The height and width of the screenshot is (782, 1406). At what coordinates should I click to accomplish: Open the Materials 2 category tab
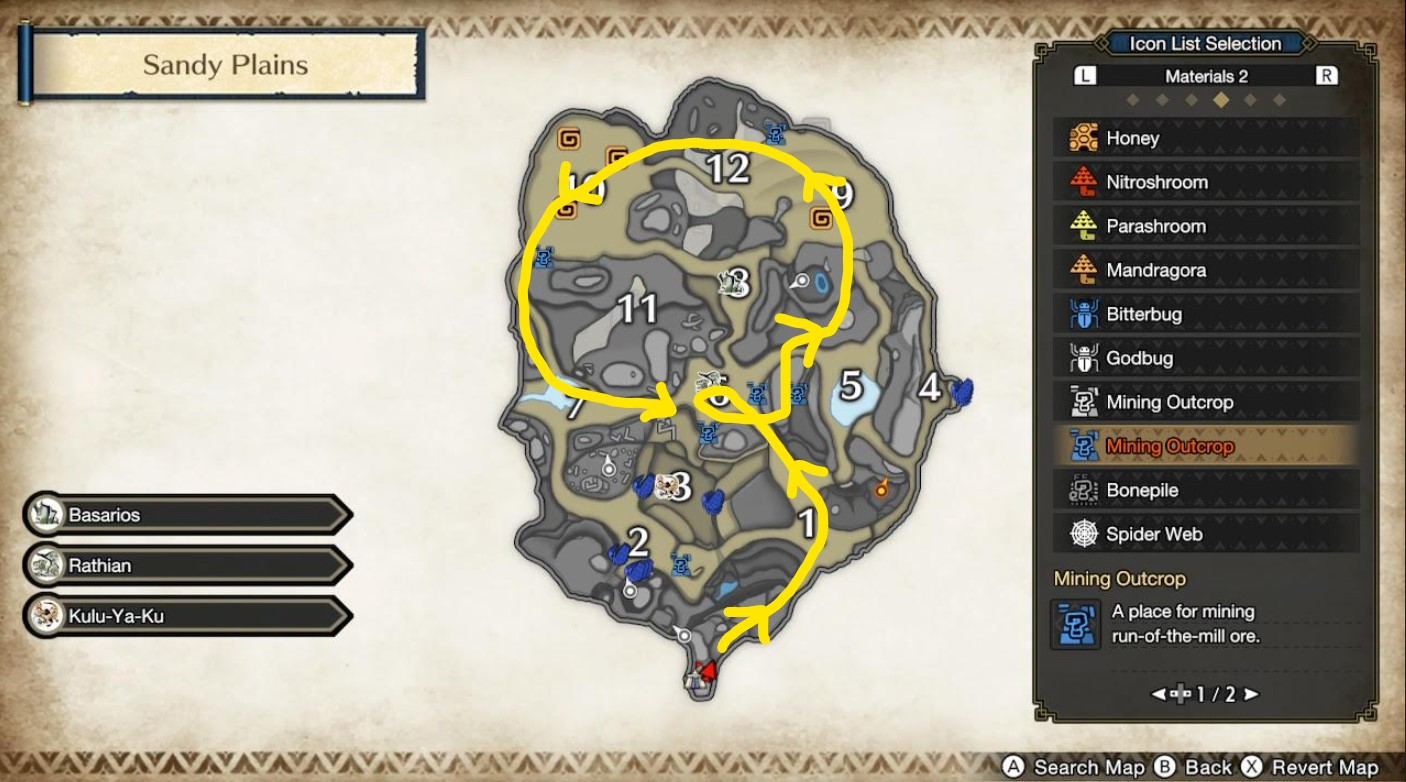(x=1206, y=75)
